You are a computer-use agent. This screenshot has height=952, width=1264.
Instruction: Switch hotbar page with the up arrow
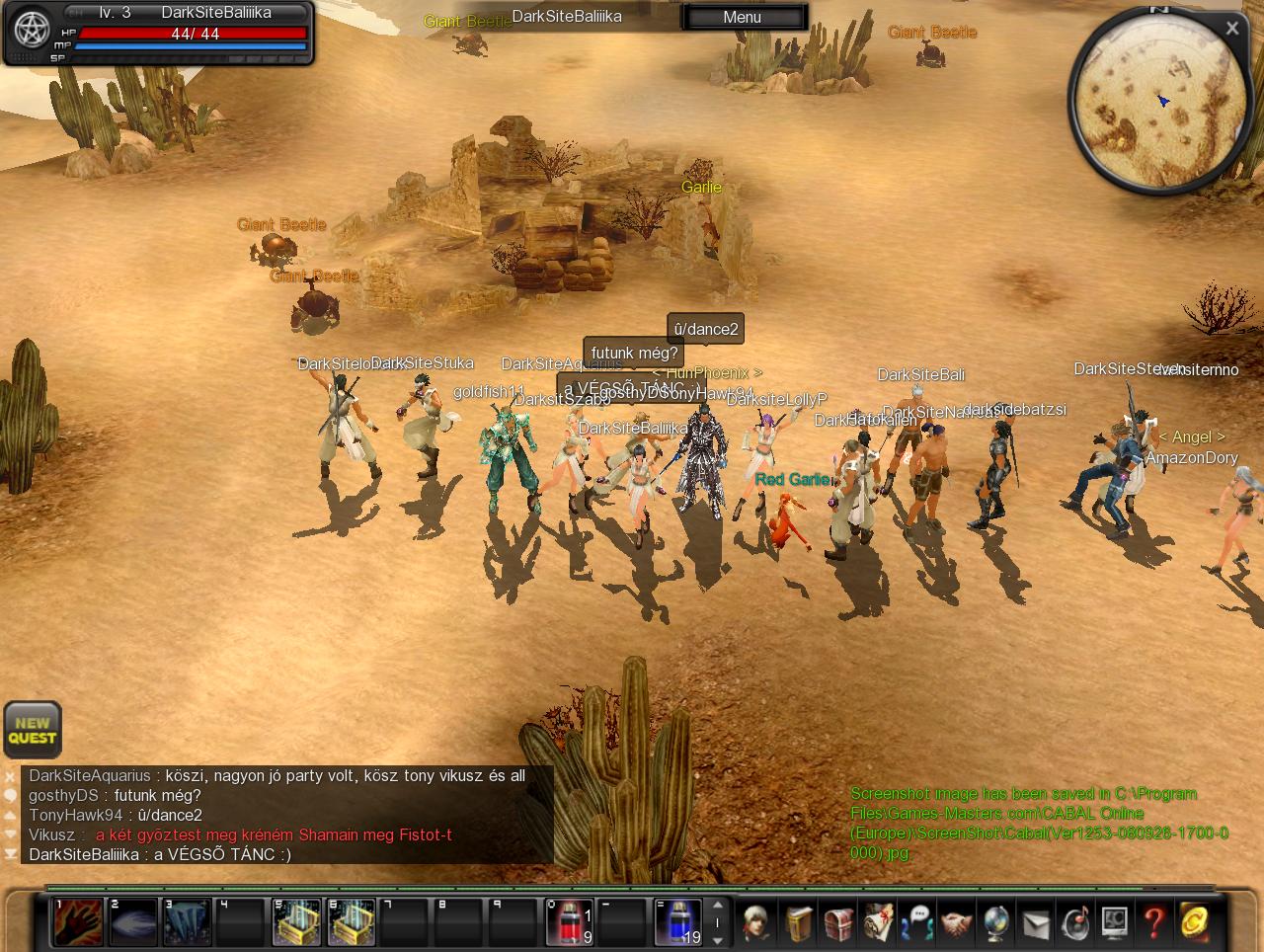click(x=718, y=905)
